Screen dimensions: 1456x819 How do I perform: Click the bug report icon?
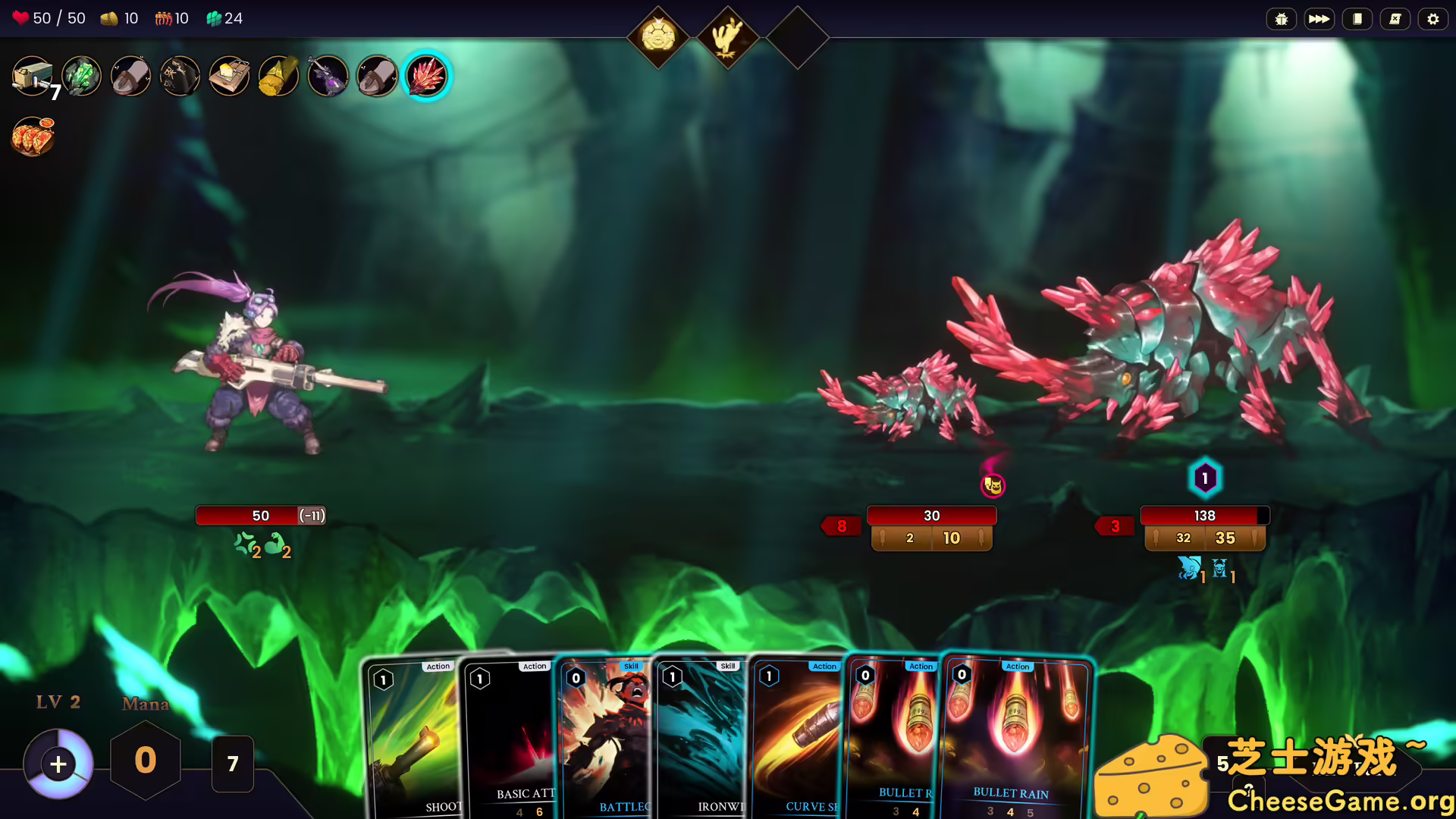pos(1282,19)
